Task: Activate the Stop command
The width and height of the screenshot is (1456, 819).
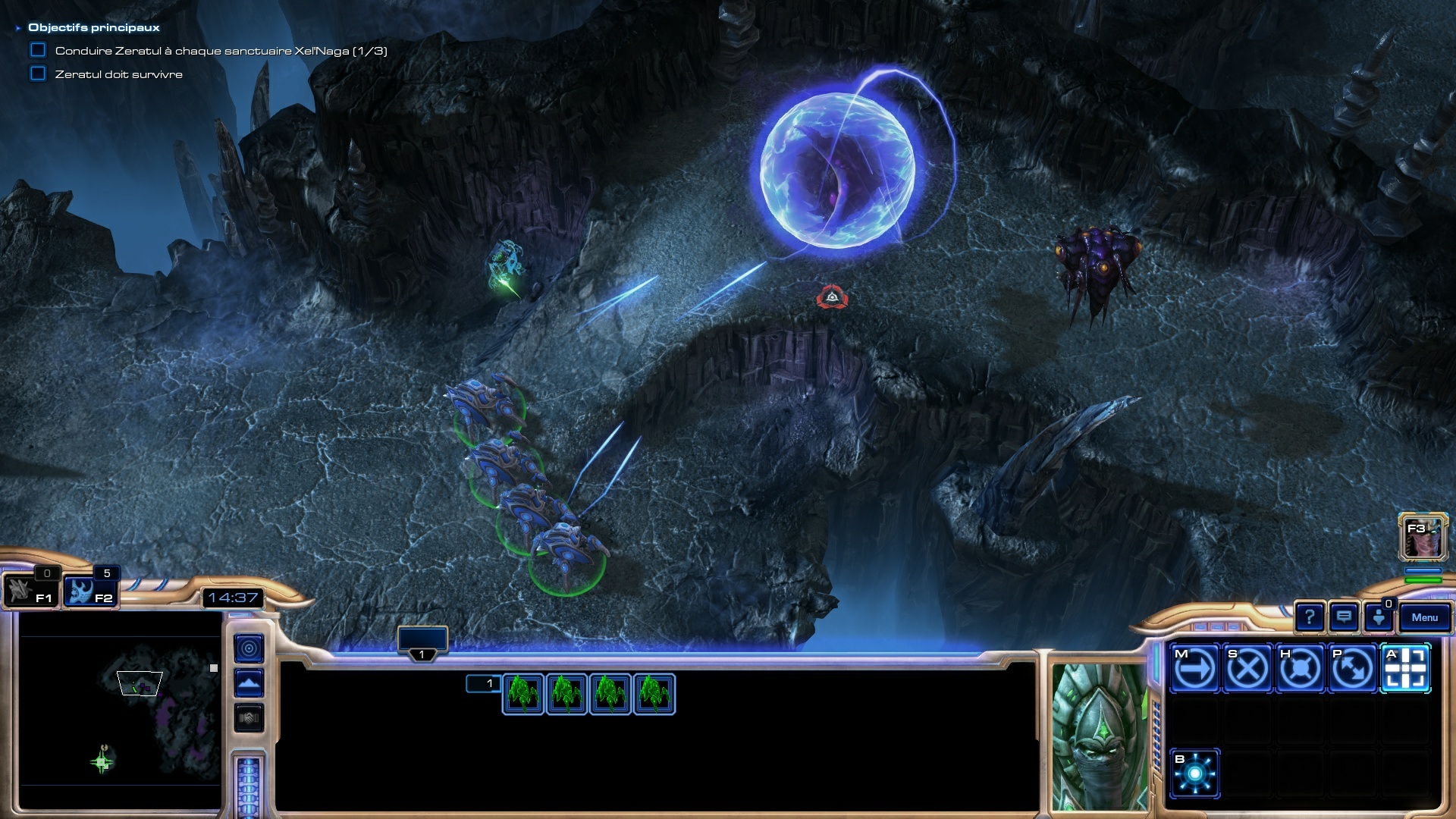Action: pyautogui.click(x=1247, y=669)
